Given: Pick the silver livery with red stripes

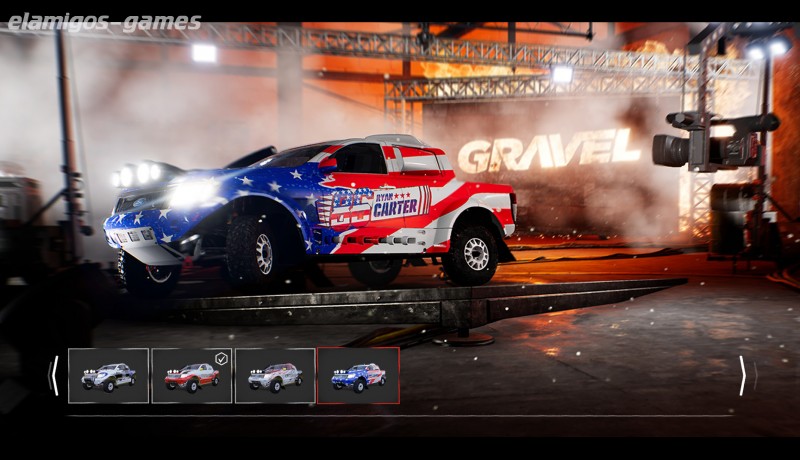Looking at the screenshot, I should [x=275, y=376].
